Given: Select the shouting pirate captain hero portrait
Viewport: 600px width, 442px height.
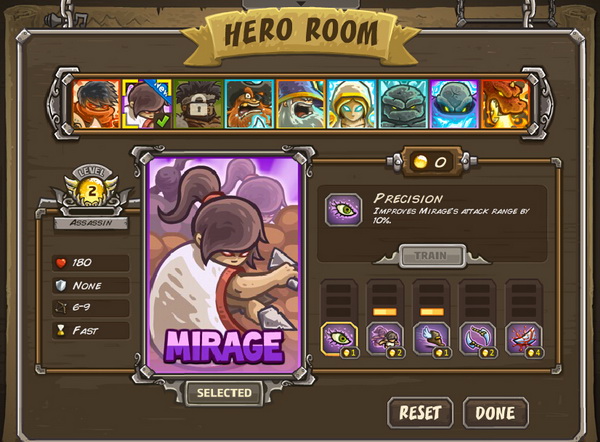Looking at the screenshot, I should click(249, 104).
